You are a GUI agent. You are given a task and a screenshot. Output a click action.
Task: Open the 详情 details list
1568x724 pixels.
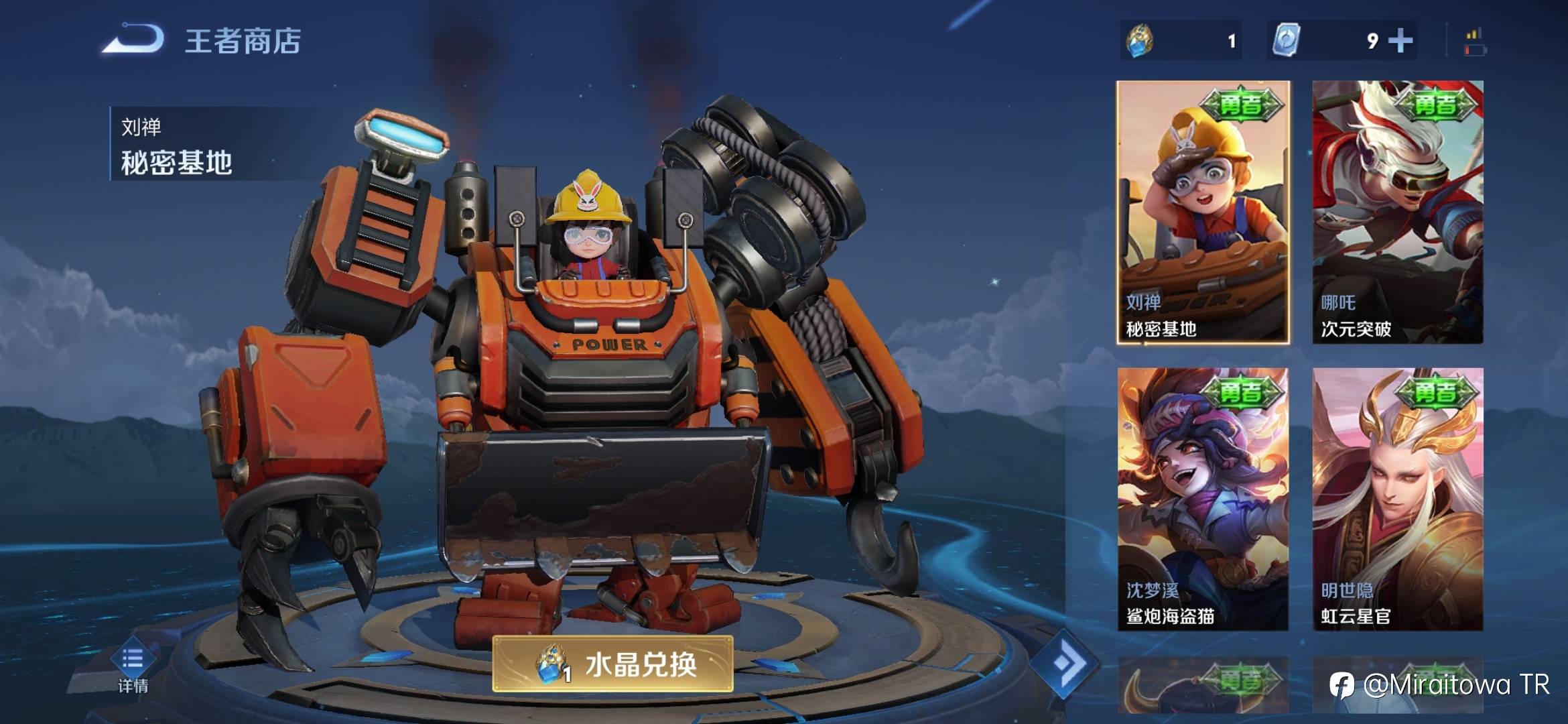click(133, 667)
